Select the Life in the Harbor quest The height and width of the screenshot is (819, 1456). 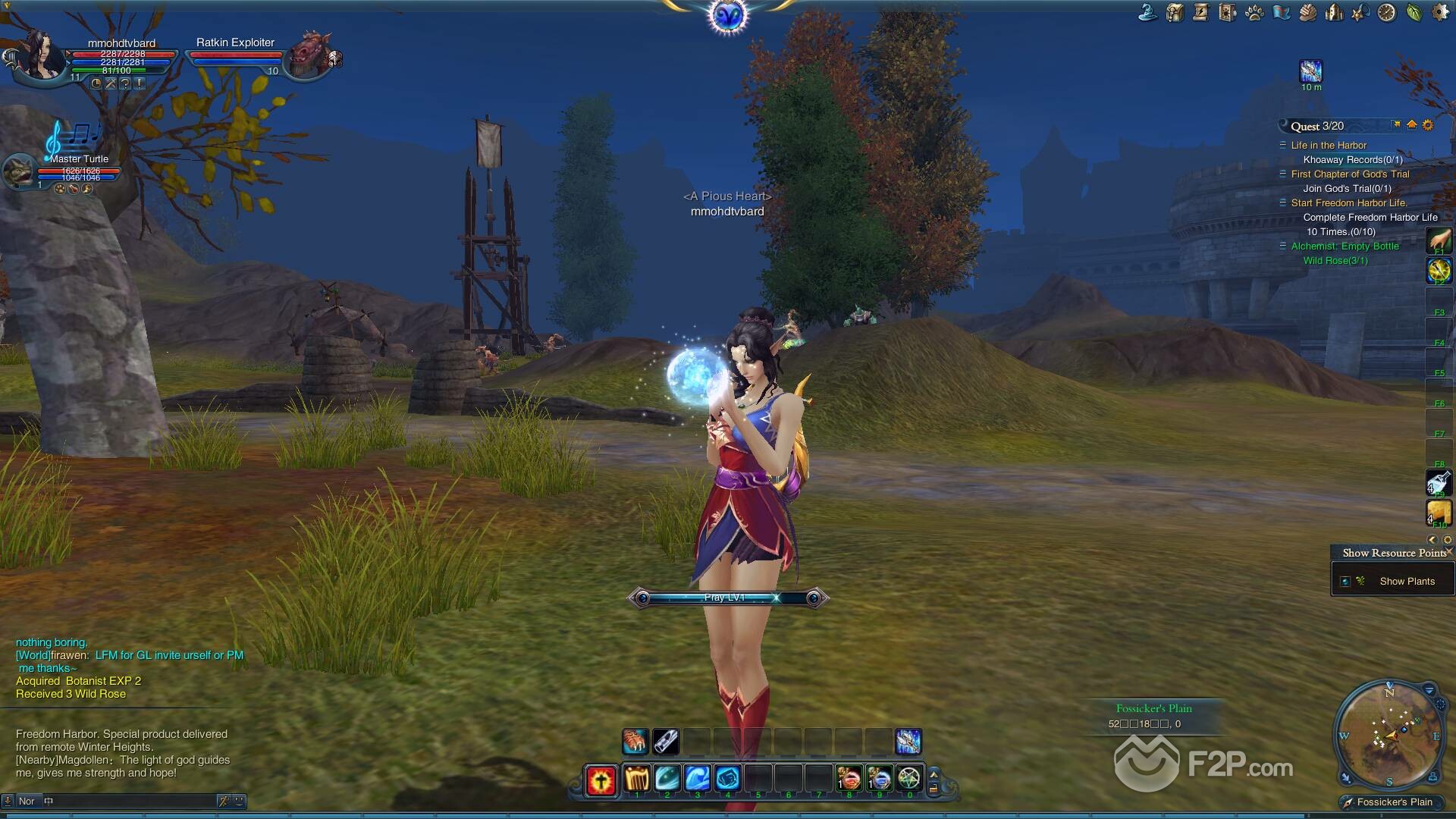(x=1329, y=146)
